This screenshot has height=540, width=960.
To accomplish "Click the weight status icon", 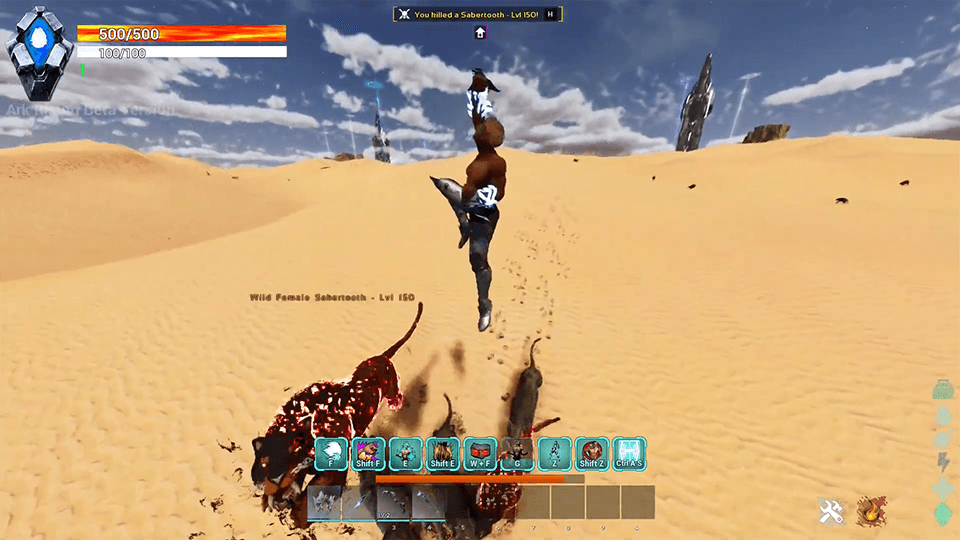I will point(941,389).
